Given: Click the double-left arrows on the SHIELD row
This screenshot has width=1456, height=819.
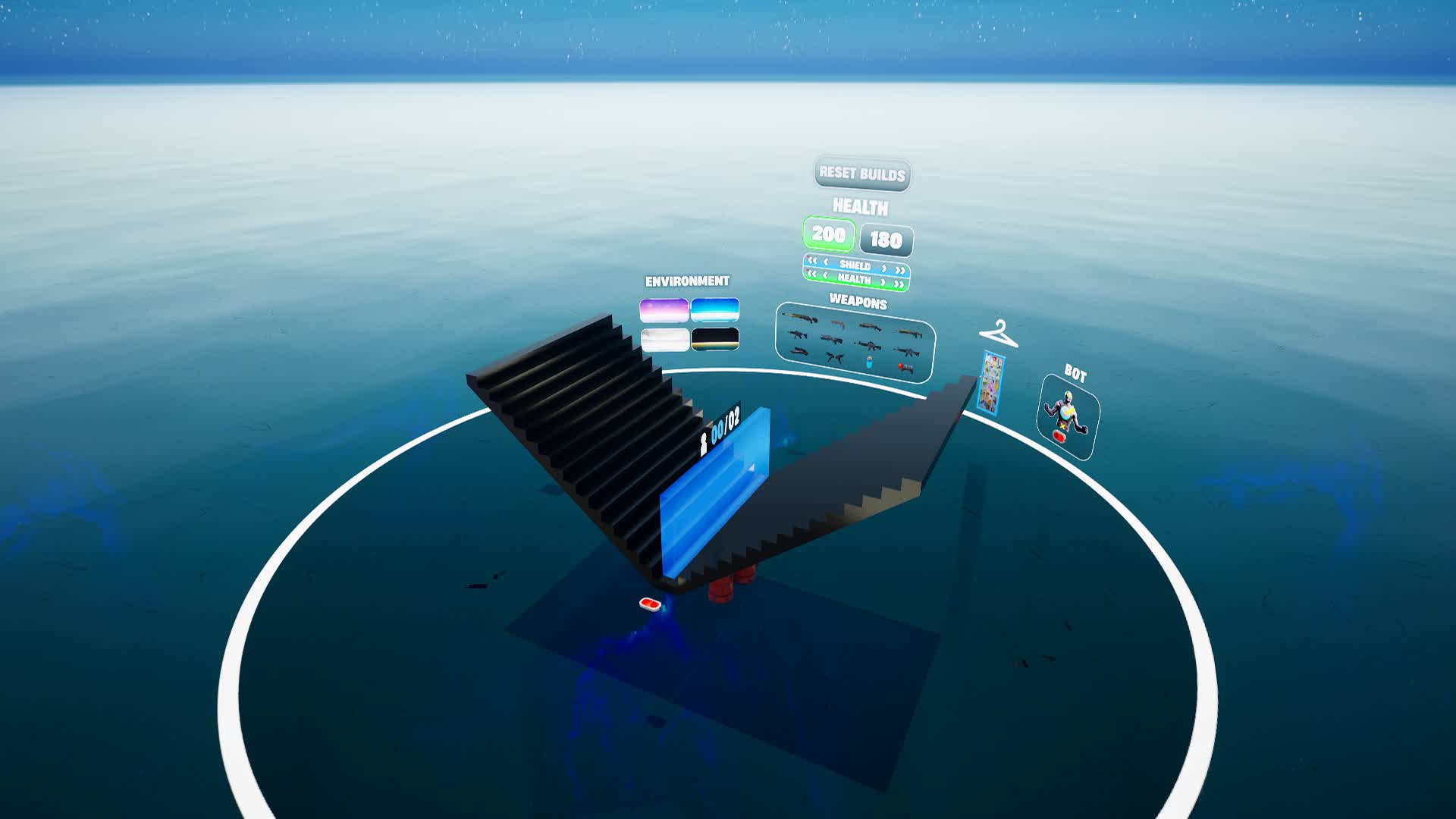Looking at the screenshot, I should click(x=812, y=262).
